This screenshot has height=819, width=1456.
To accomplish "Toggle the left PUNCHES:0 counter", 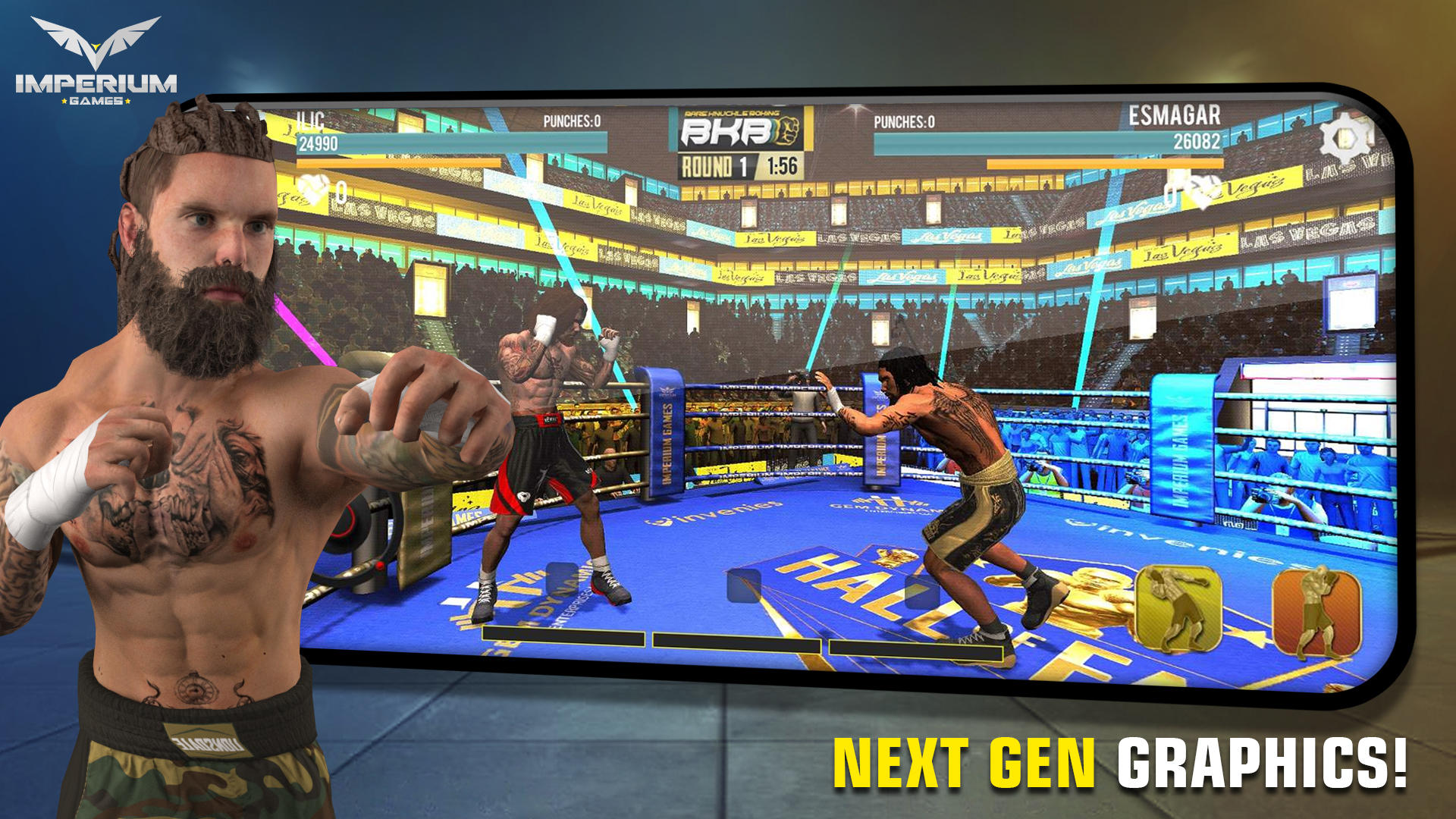I will click(x=573, y=119).
